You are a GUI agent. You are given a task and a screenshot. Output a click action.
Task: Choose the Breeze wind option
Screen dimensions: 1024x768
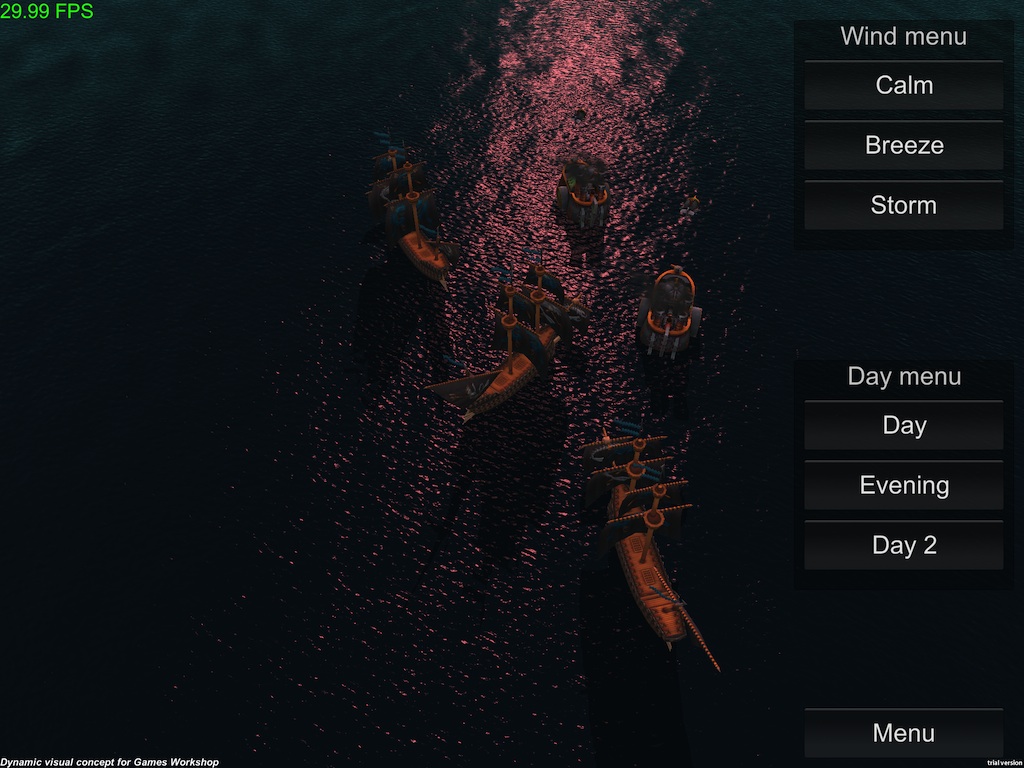click(x=904, y=146)
